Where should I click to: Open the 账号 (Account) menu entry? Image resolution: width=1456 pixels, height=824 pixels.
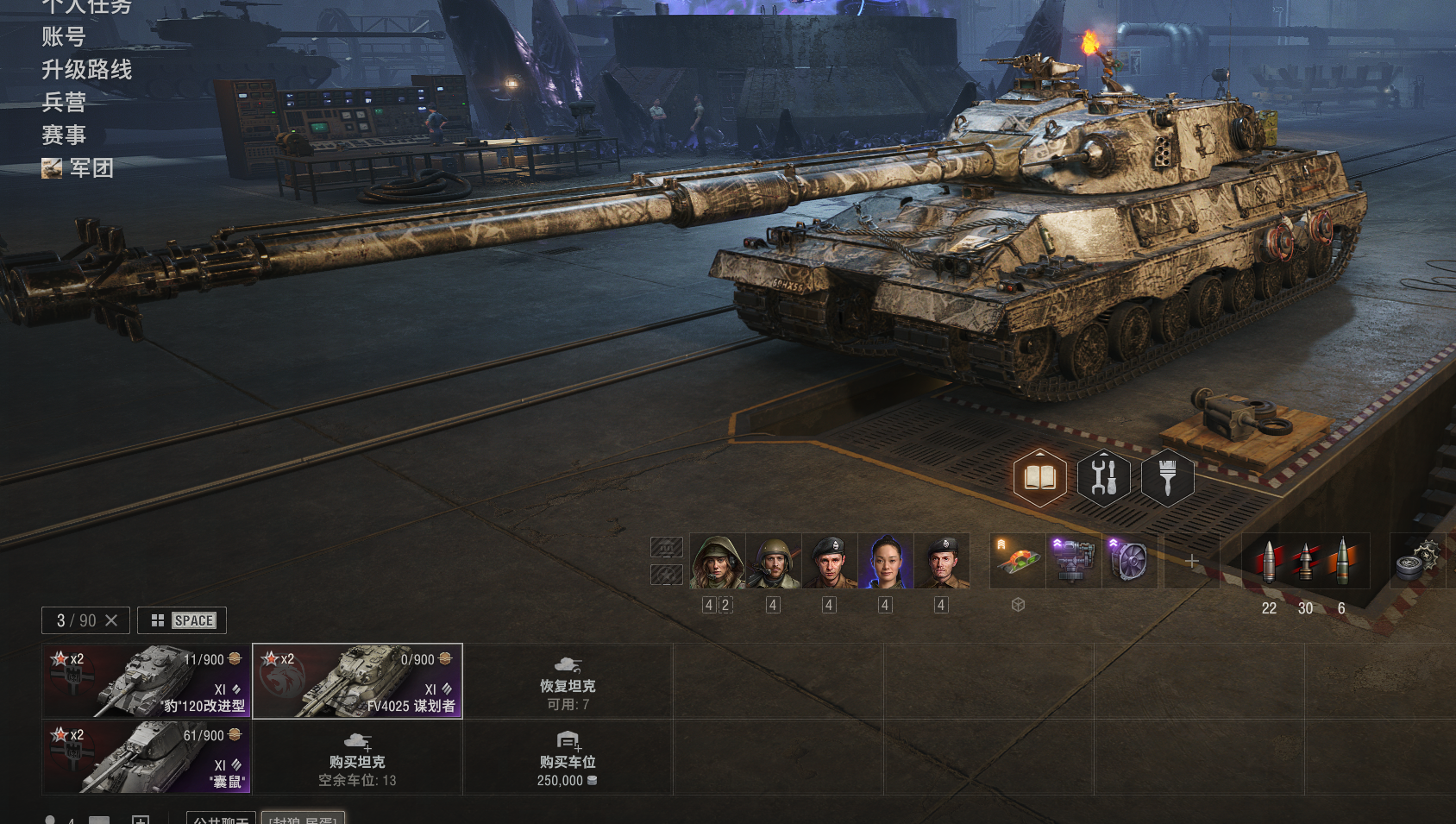click(x=64, y=37)
